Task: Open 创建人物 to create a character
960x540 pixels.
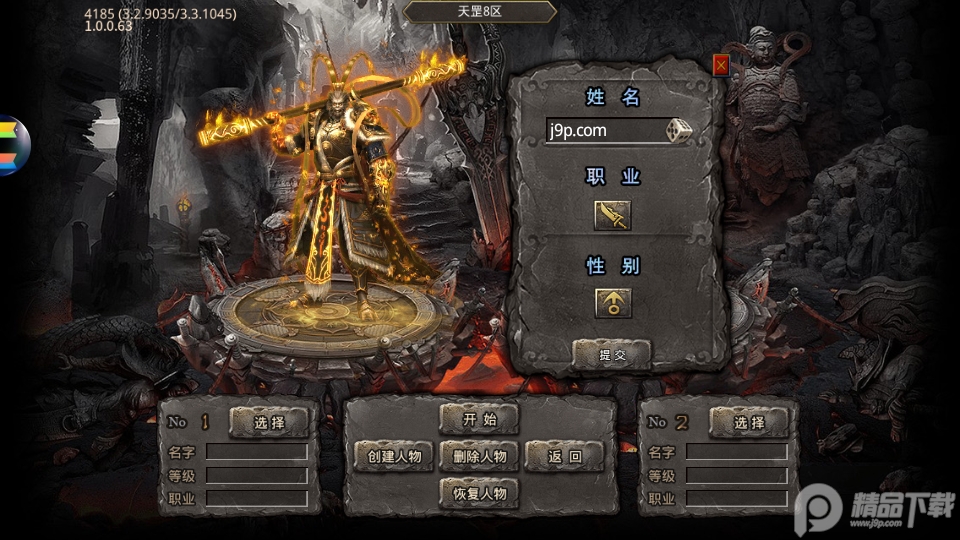Action: 394,456
